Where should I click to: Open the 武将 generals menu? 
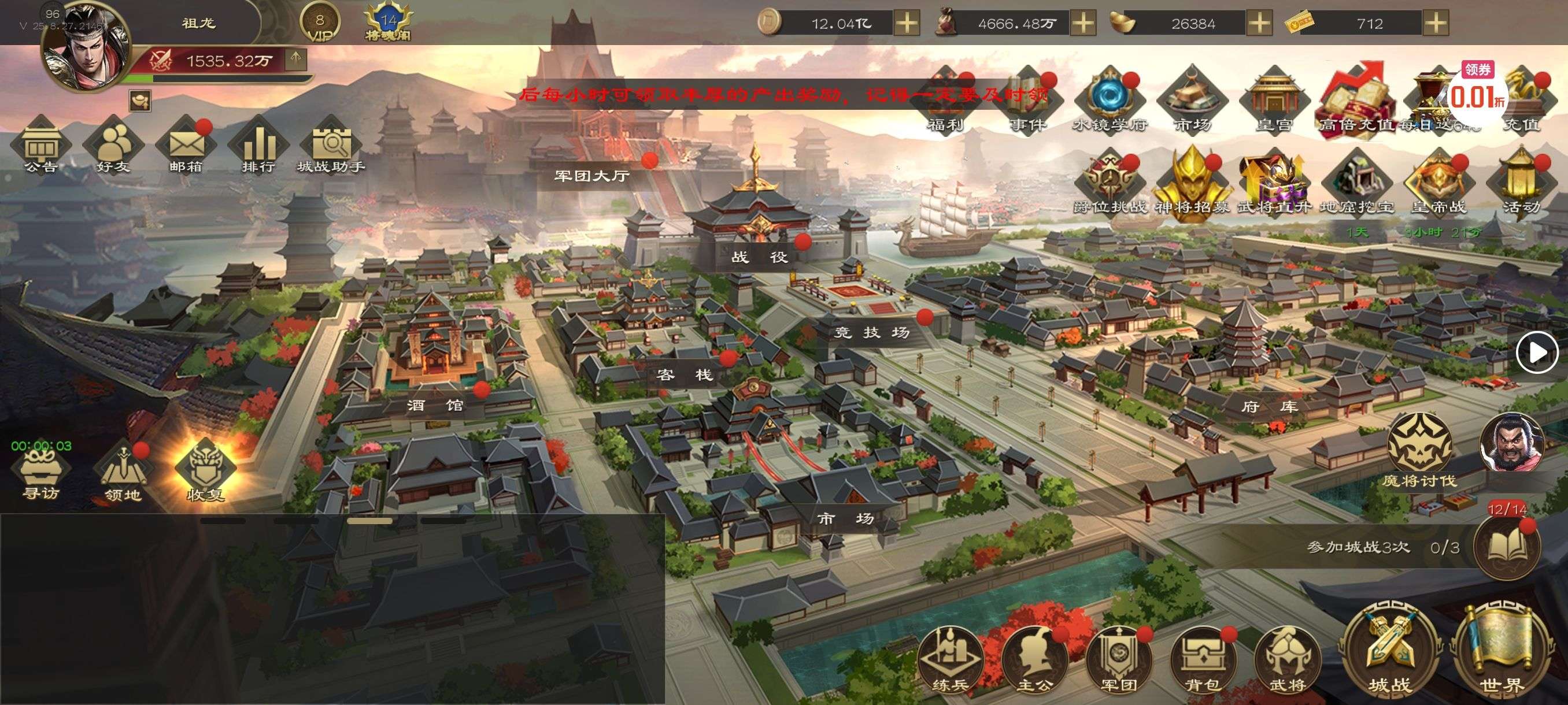[x=1287, y=660]
